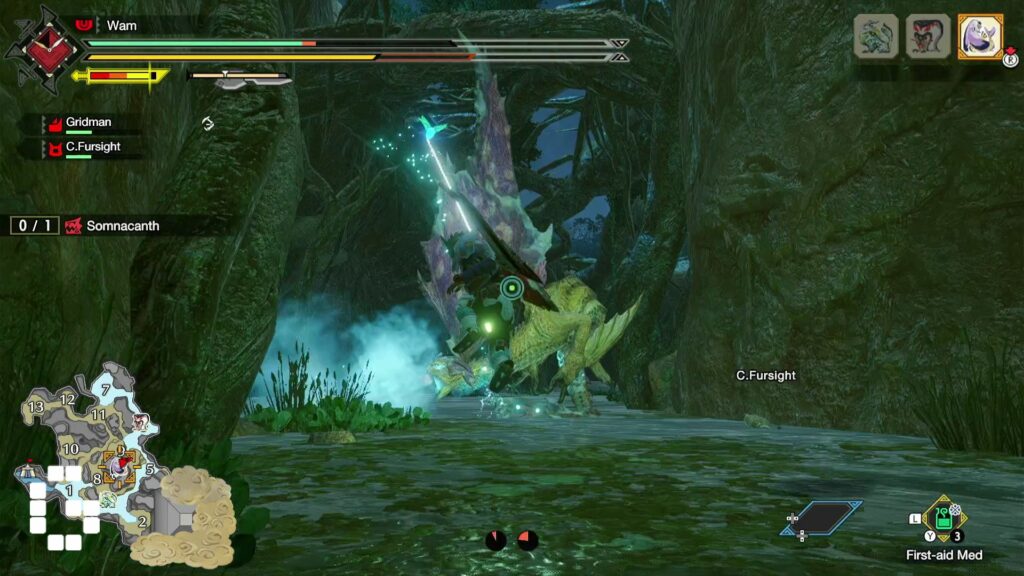Click the monster icon near minimap area 7
Viewport: 1024px width, 576px height.
click(x=142, y=421)
